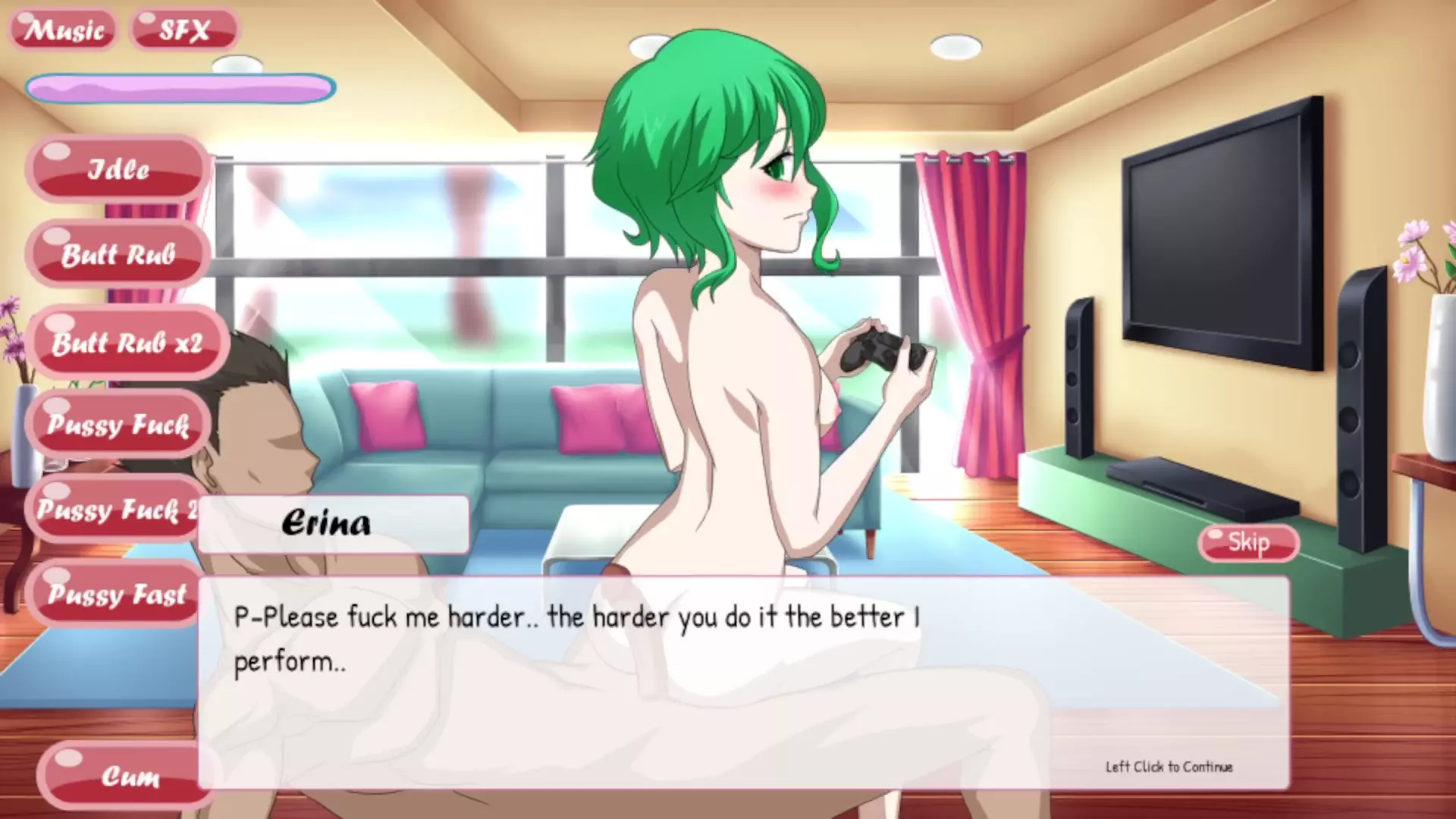Choose the Pussy Fast button

pyautogui.click(x=115, y=594)
